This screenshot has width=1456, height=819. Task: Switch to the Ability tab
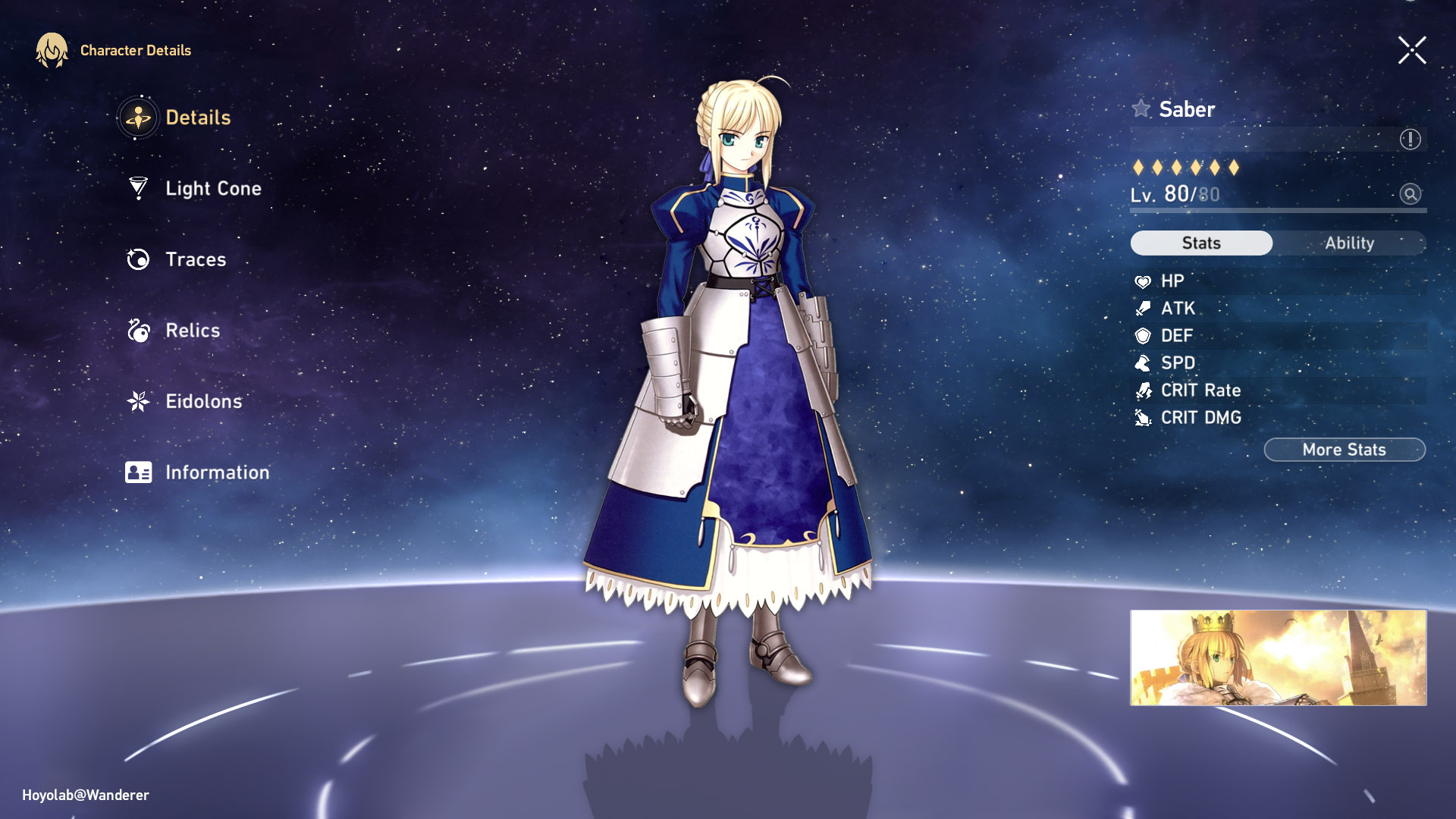point(1348,243)
